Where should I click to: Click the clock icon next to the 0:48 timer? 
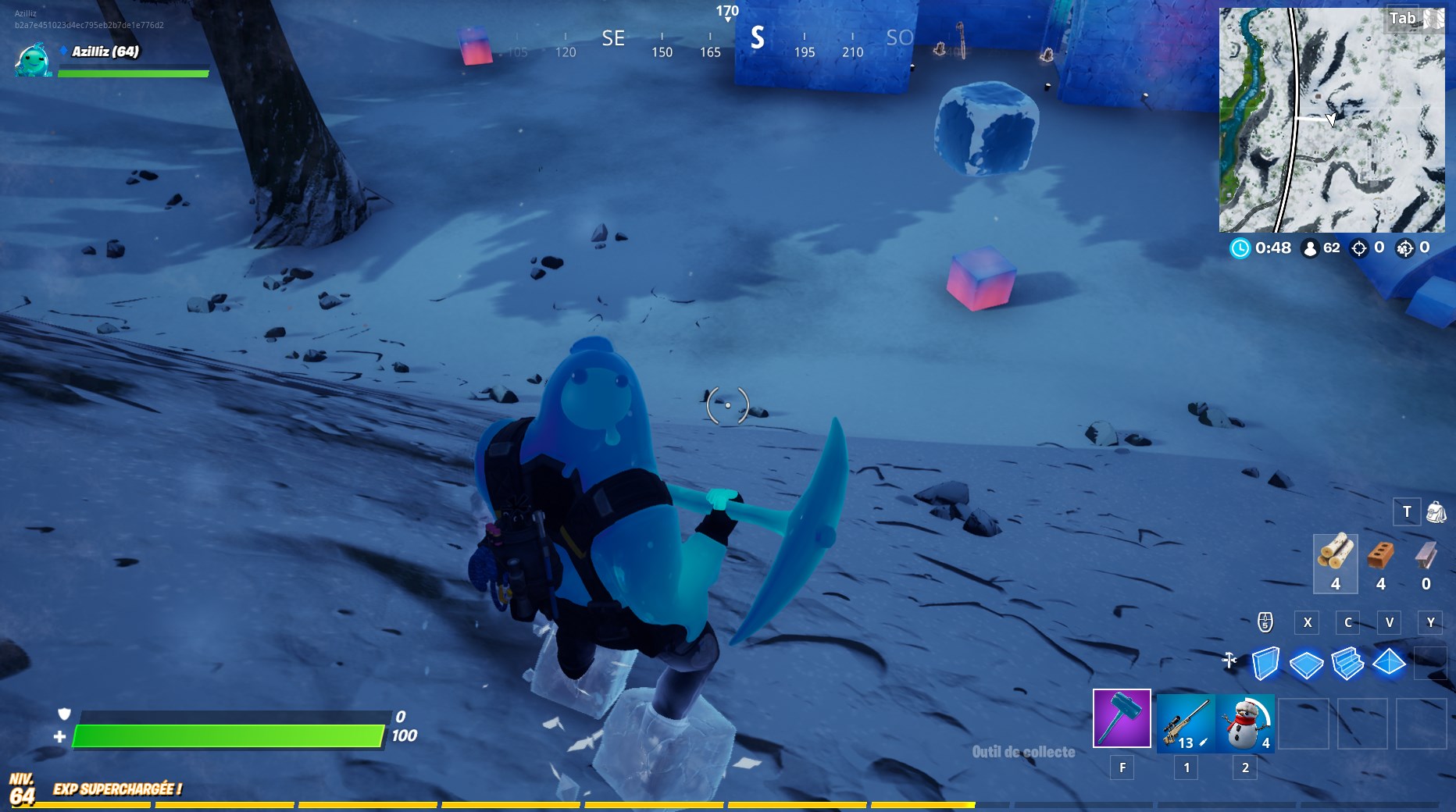coord(1239,250)
